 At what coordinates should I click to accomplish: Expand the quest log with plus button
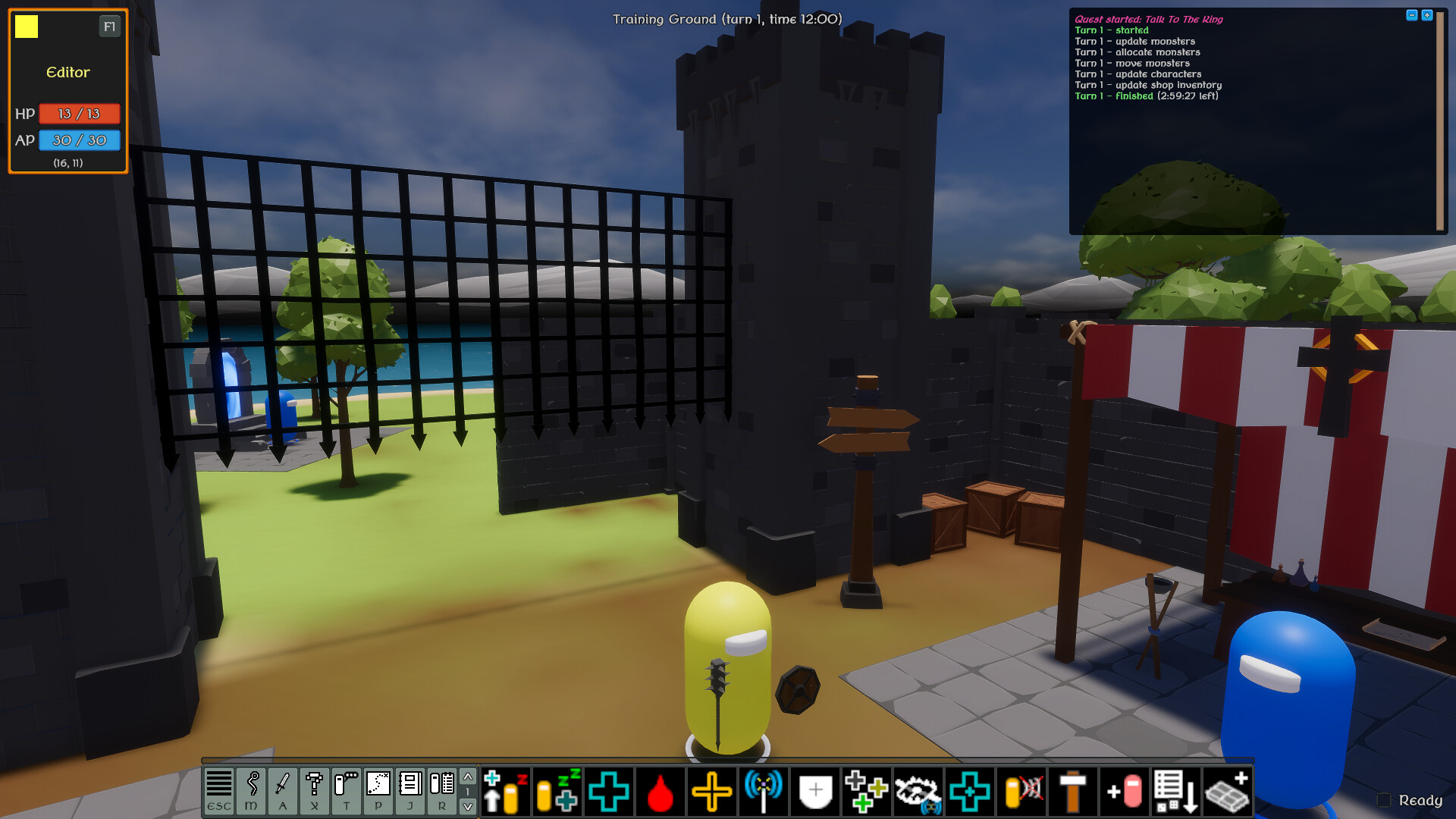1428,15
